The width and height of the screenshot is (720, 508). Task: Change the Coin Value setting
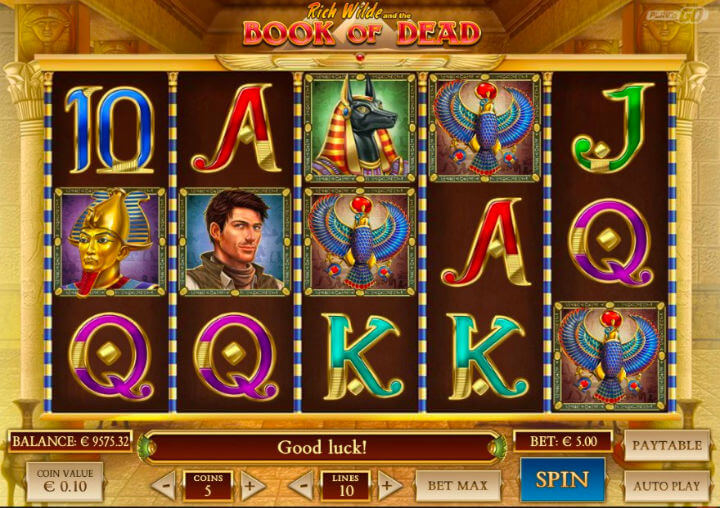[65, 482]
